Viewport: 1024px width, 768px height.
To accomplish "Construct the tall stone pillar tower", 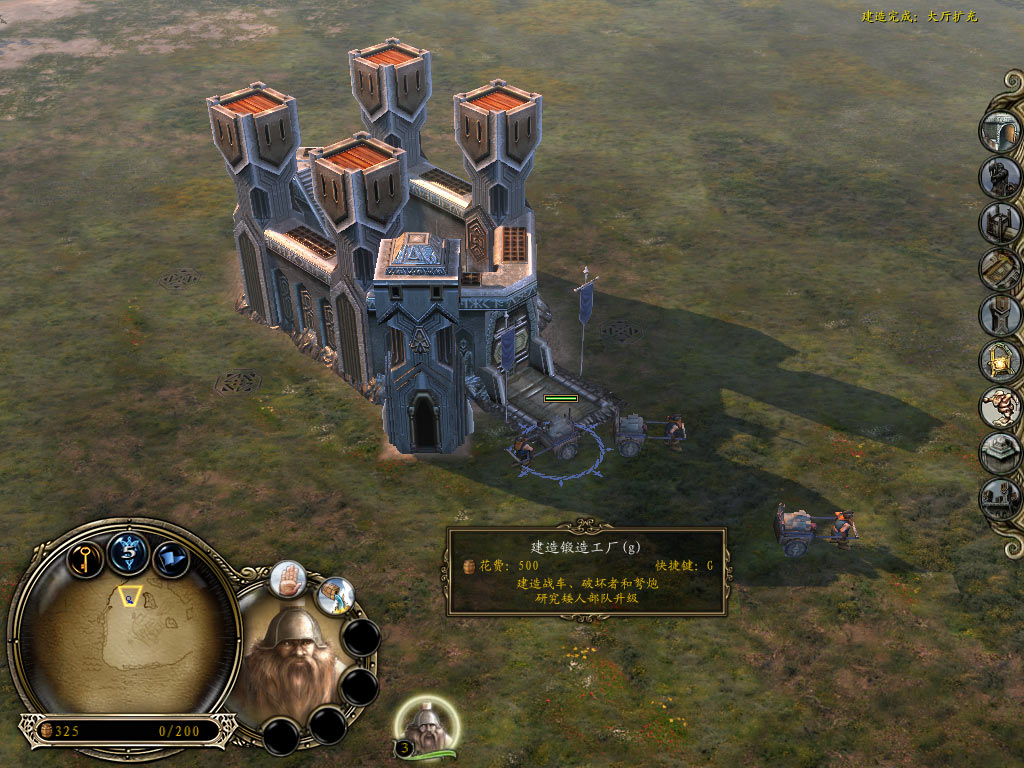I will 999,315.
